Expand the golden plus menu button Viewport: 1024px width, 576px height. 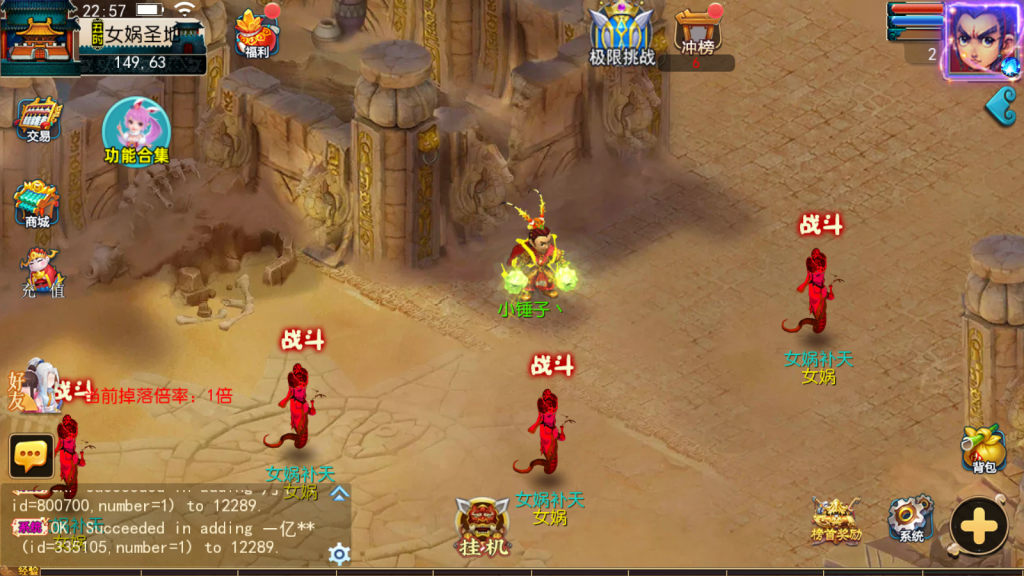[978, 525]
